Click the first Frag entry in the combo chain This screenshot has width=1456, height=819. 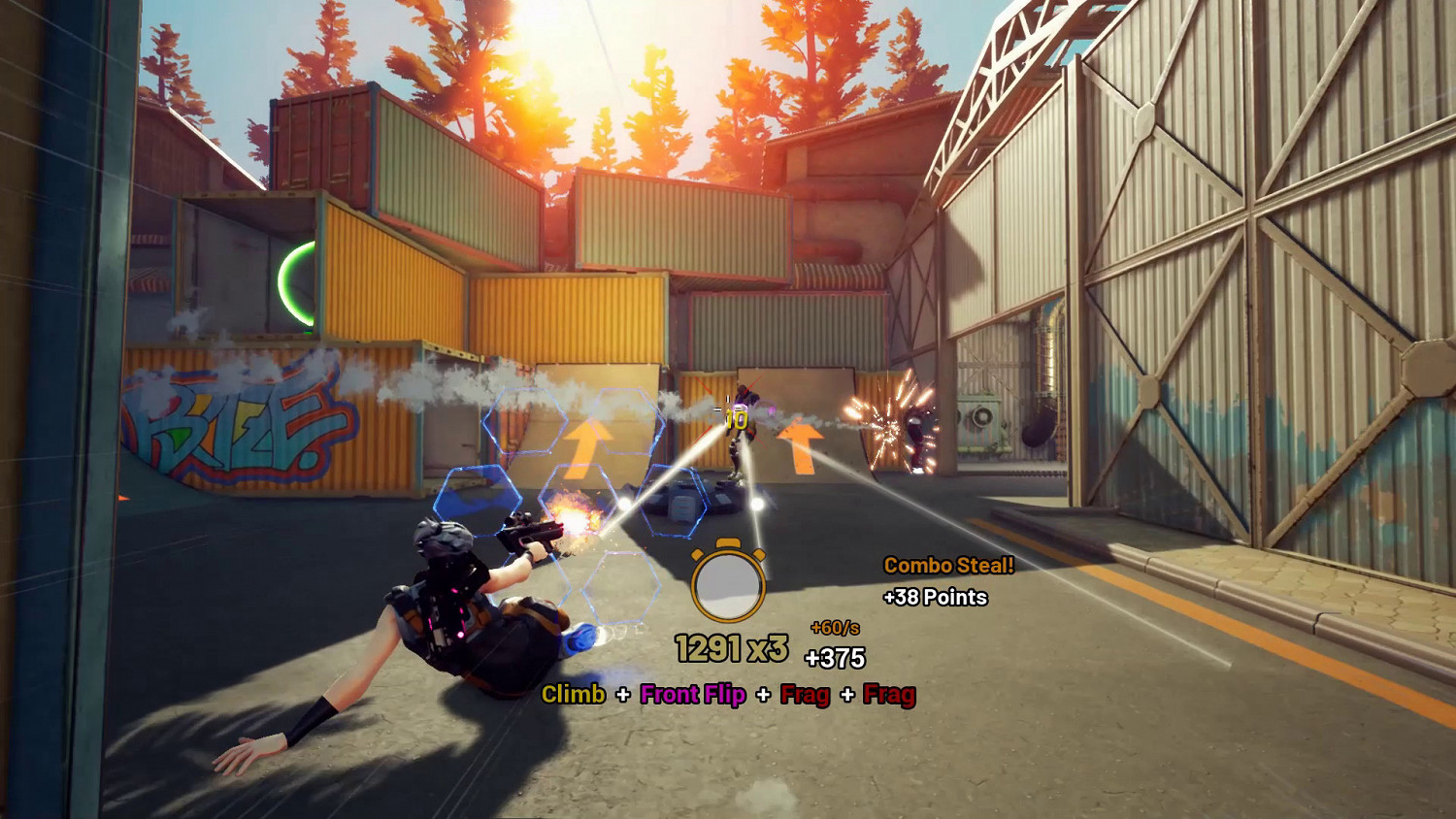pyautogui.click(x=804, y=695)
